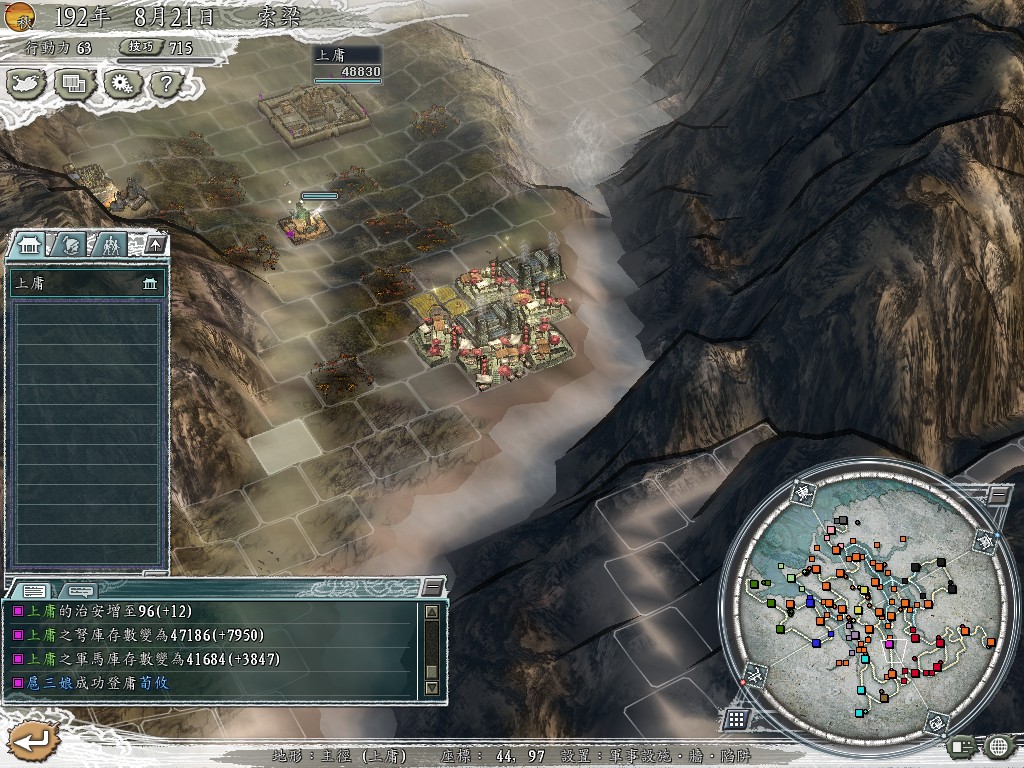
Task: Open the globe button below the minimap
Action: point(997,745)
